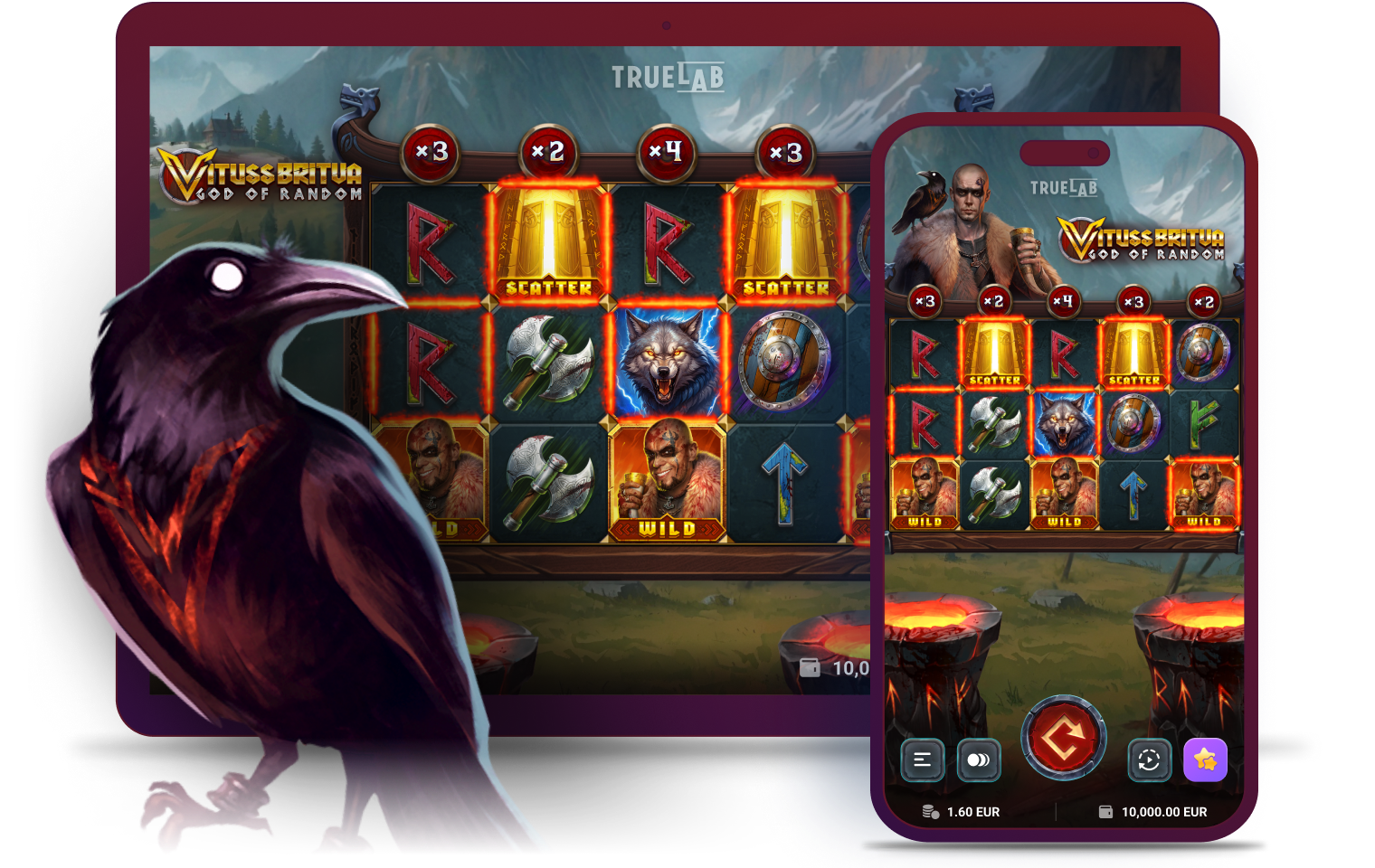
Task: Click the coins icon beside 1.60 EUR
Action: [x=929, y=811]
